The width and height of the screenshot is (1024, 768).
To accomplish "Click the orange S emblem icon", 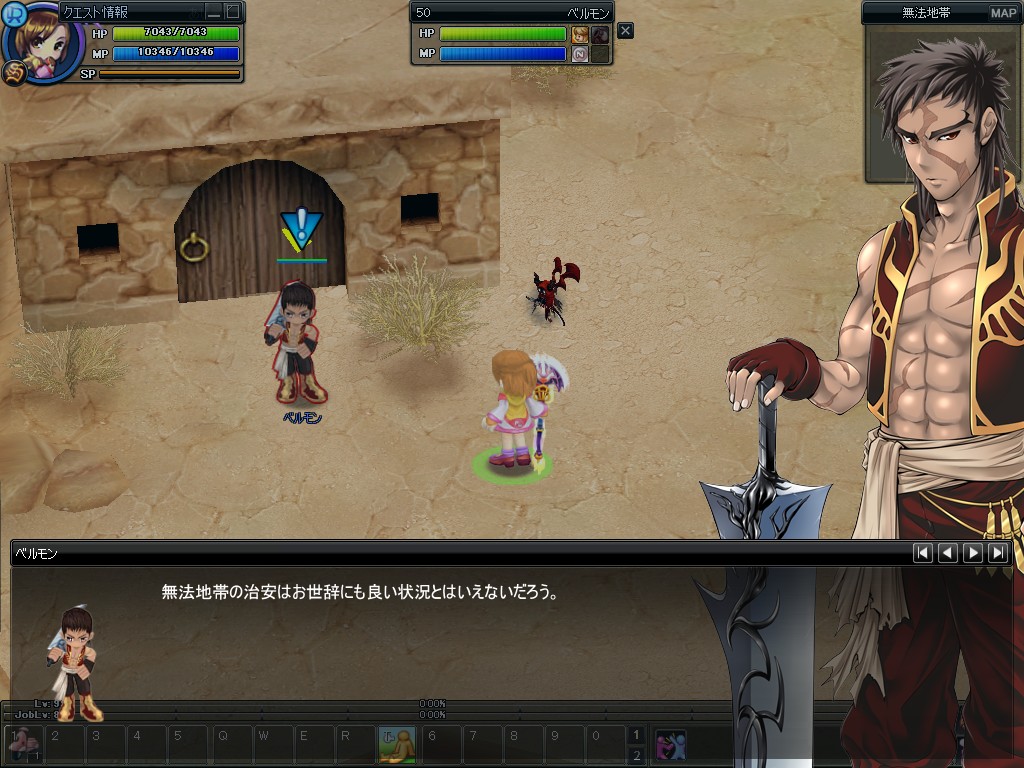I will [13, 72].
